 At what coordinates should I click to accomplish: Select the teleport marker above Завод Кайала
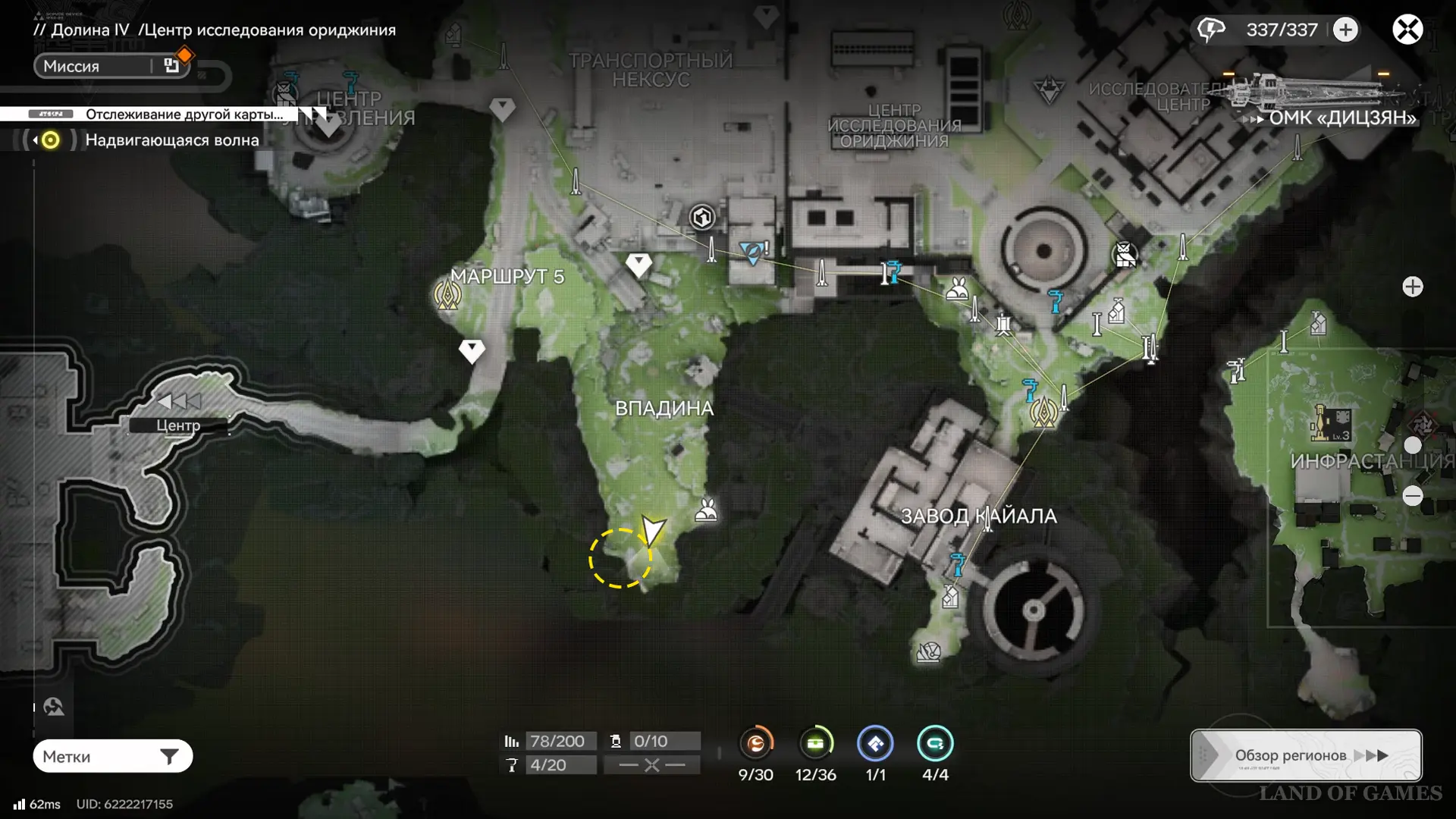tap(1044, 413)
